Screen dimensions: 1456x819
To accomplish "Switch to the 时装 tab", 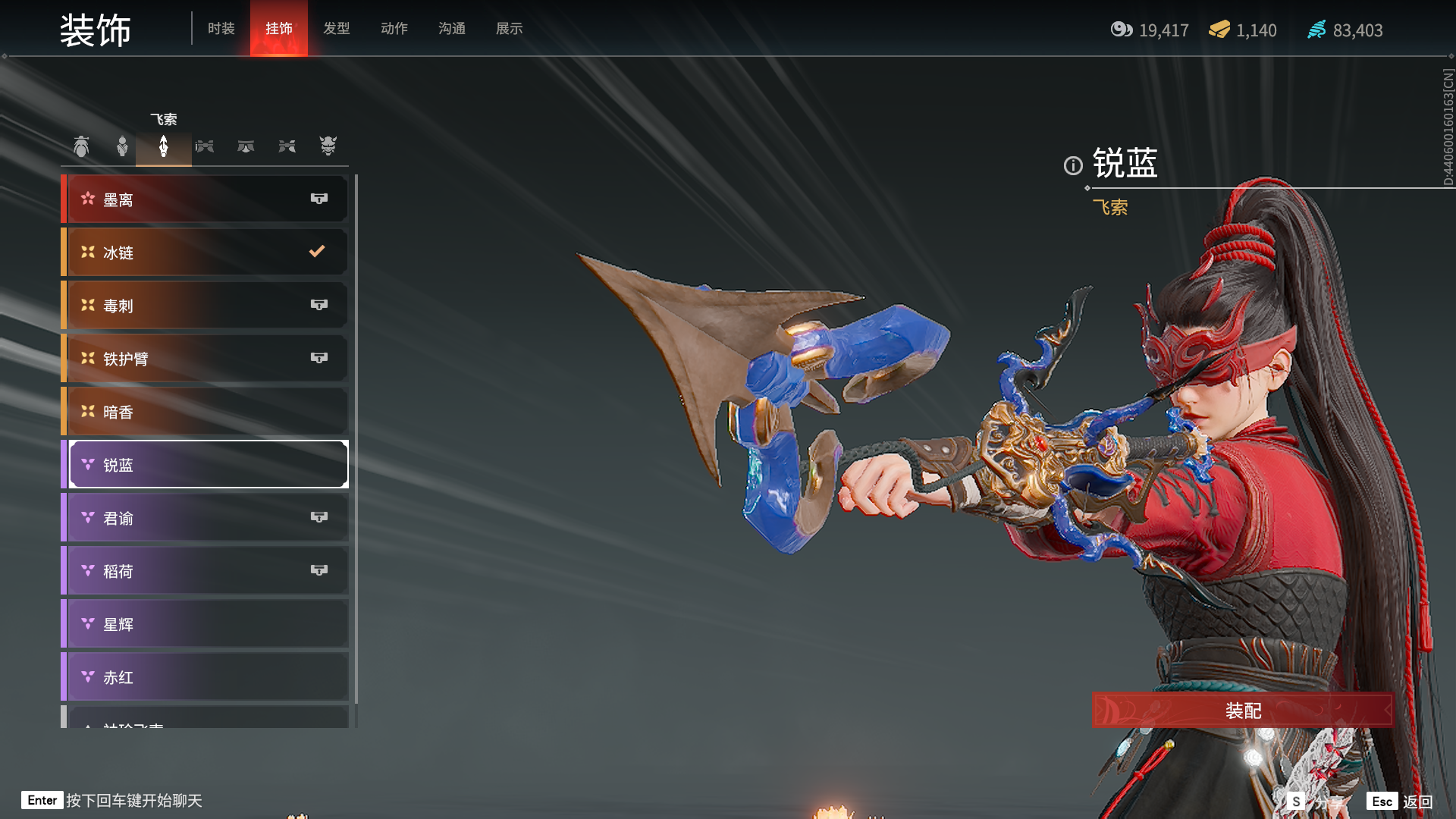I will click(x=221, y=29).
